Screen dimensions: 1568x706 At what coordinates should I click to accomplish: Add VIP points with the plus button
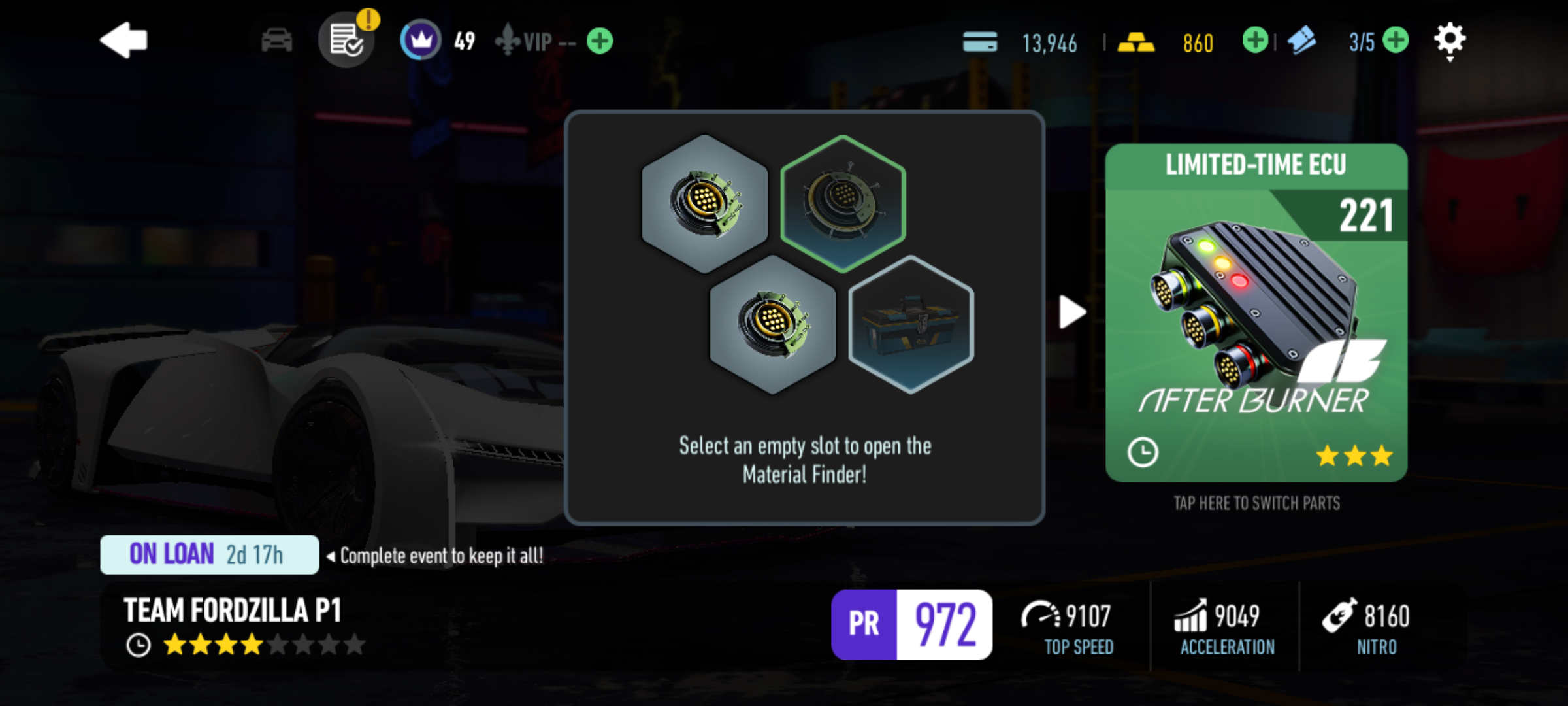600,41
